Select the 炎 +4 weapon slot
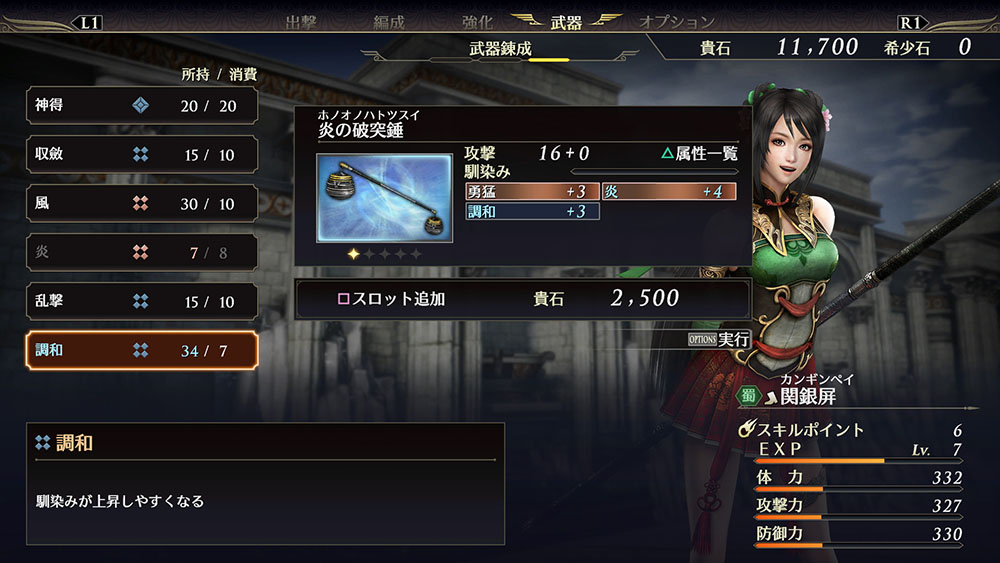The width and height of the screenshot is (1000, 563). pos(669,191)
